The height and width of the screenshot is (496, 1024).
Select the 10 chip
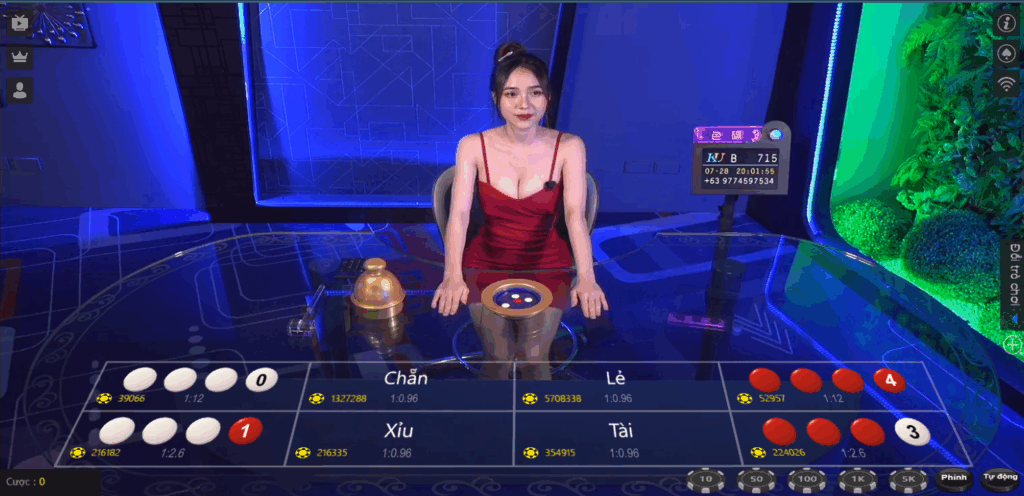pyautogui.click(x=706, y=480)
